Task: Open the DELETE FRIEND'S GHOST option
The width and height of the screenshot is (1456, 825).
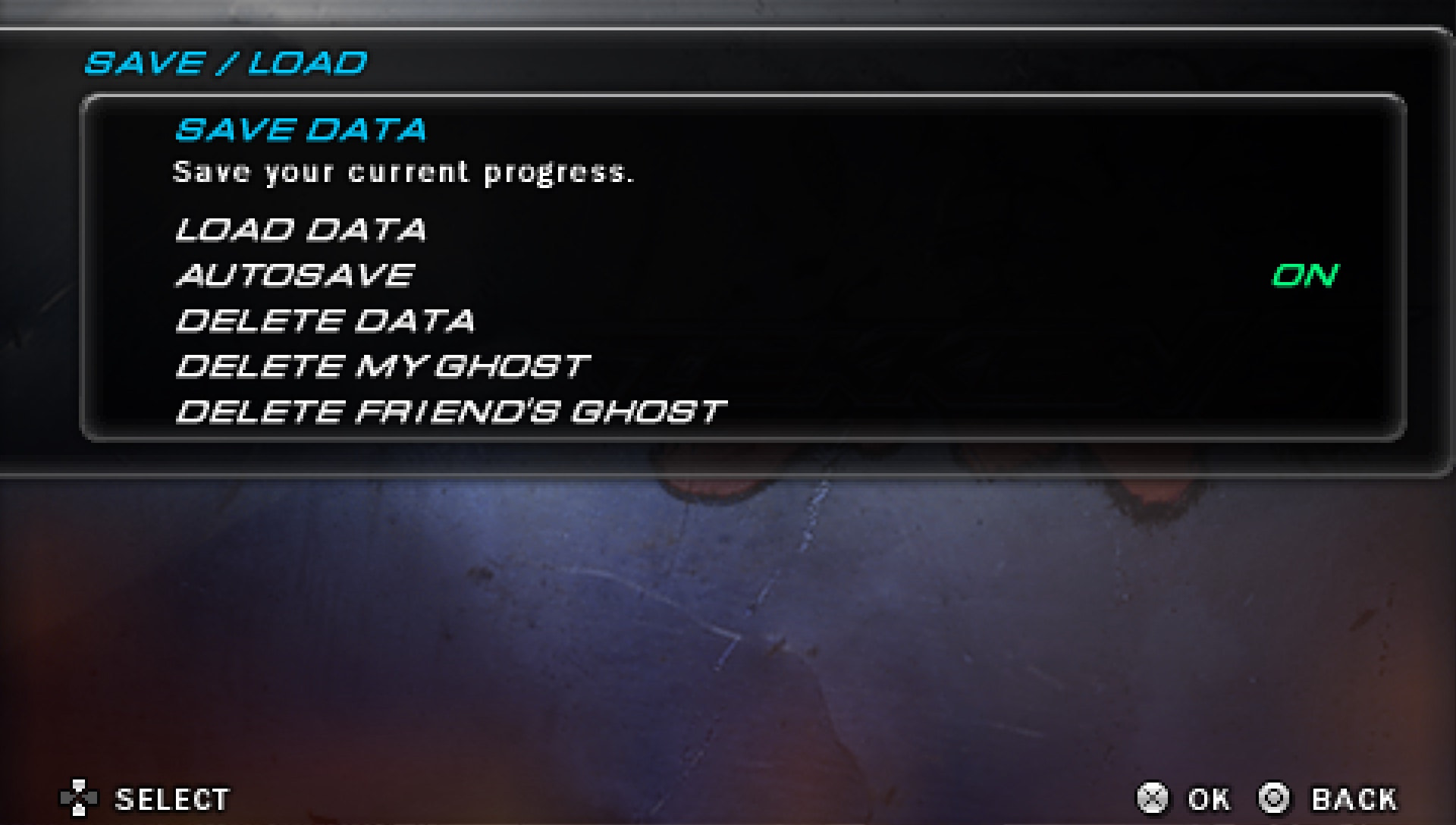Action: tap(450, 410)
